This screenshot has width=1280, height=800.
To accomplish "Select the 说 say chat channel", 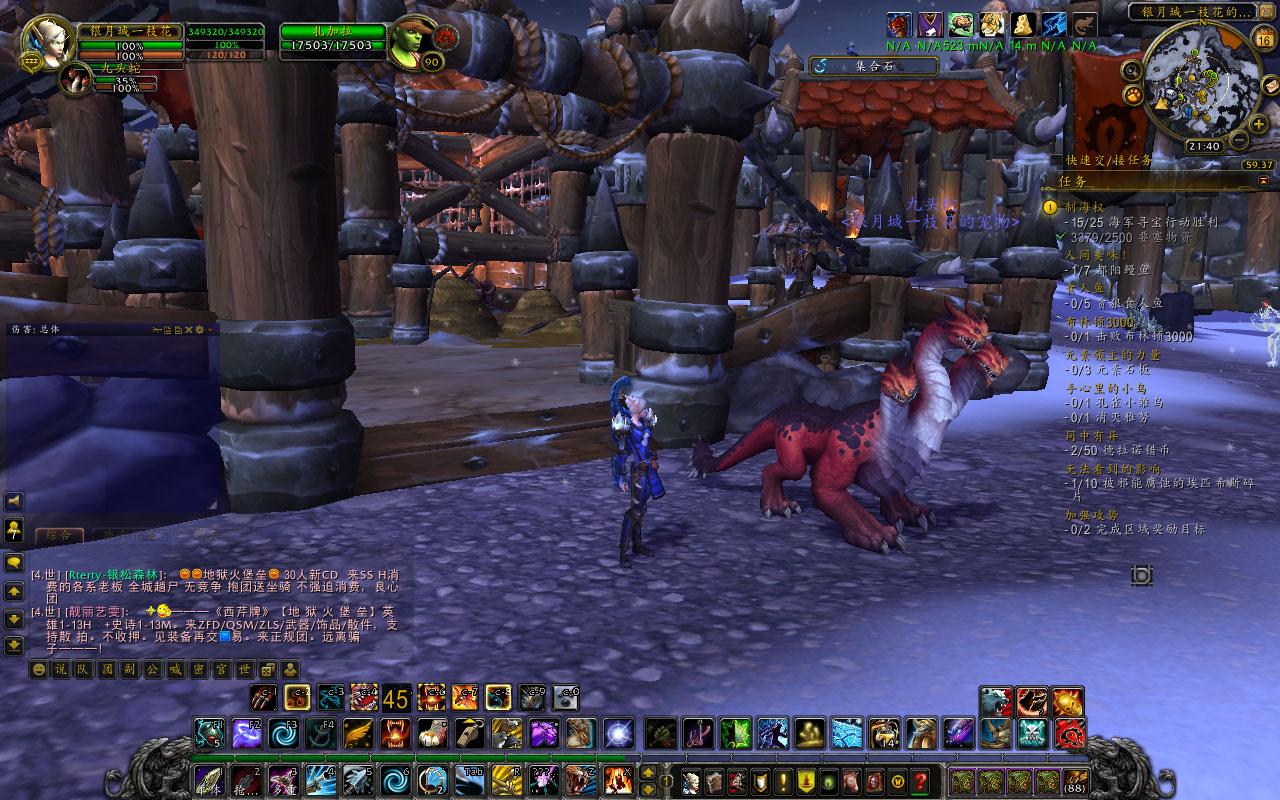I will (59, 669).
